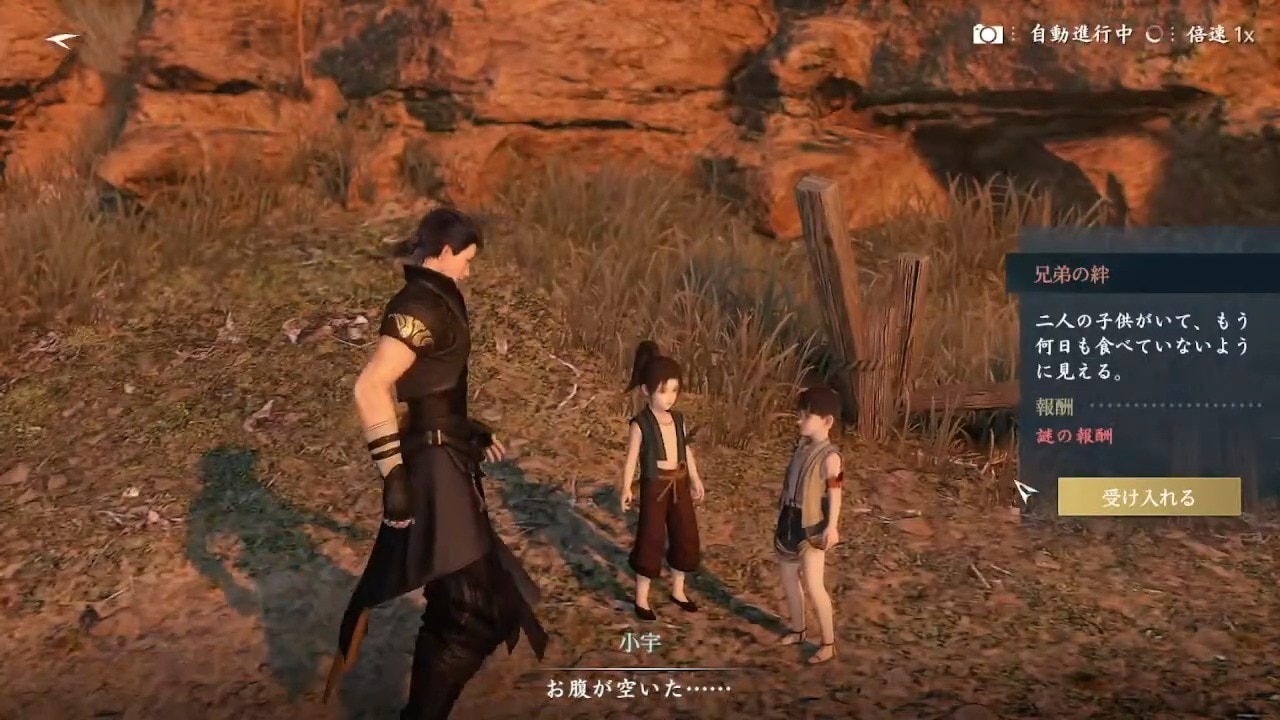Toggle 自動進行中 auto-advance
The width and height of the screenshot is (1280, 720).
click(x=1081, y=34)
